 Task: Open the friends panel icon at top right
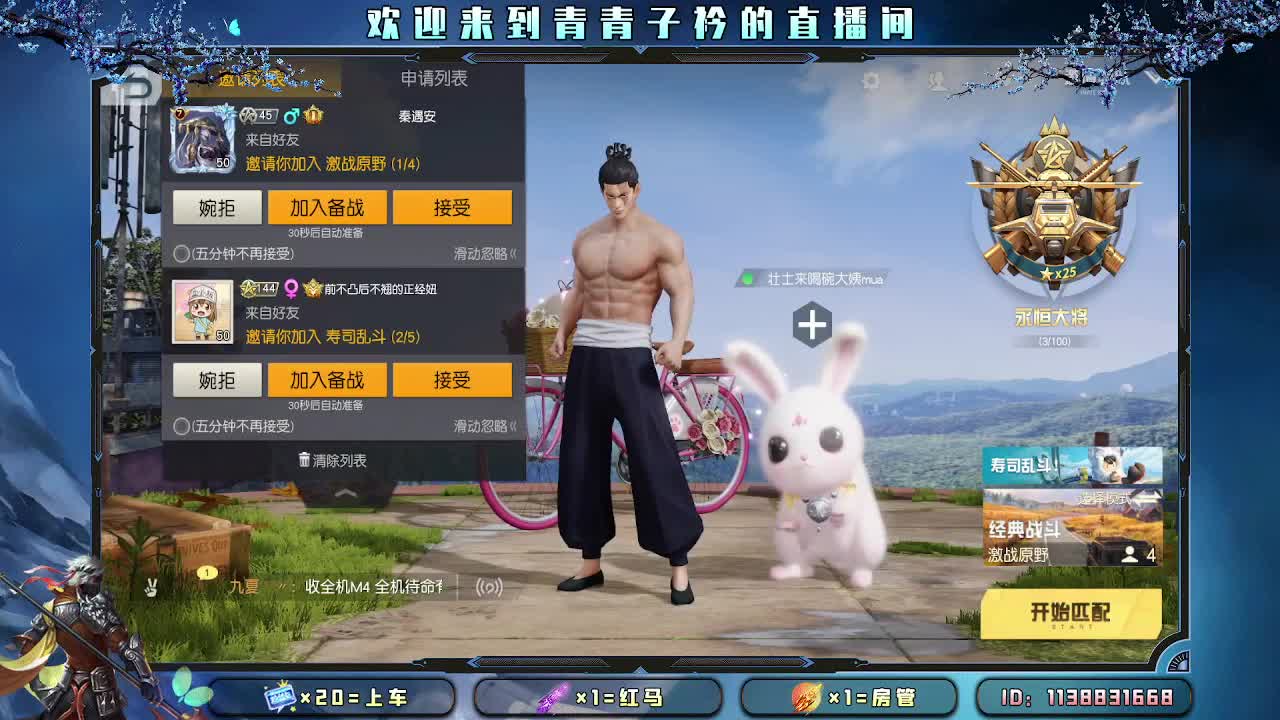click(934, 83)
